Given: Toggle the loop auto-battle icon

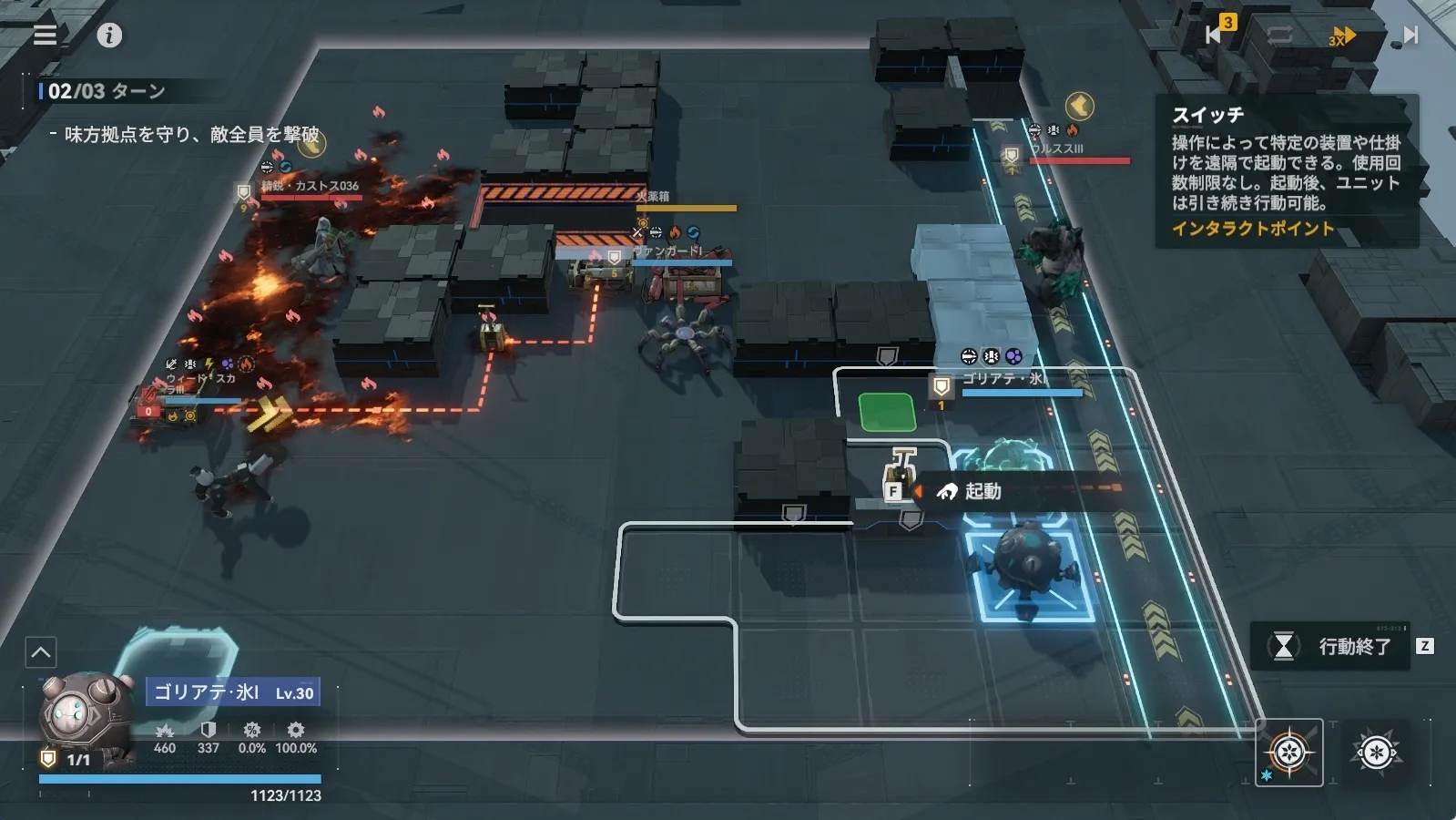Looking at the screenshot, I should click(x=1278, y=35).
